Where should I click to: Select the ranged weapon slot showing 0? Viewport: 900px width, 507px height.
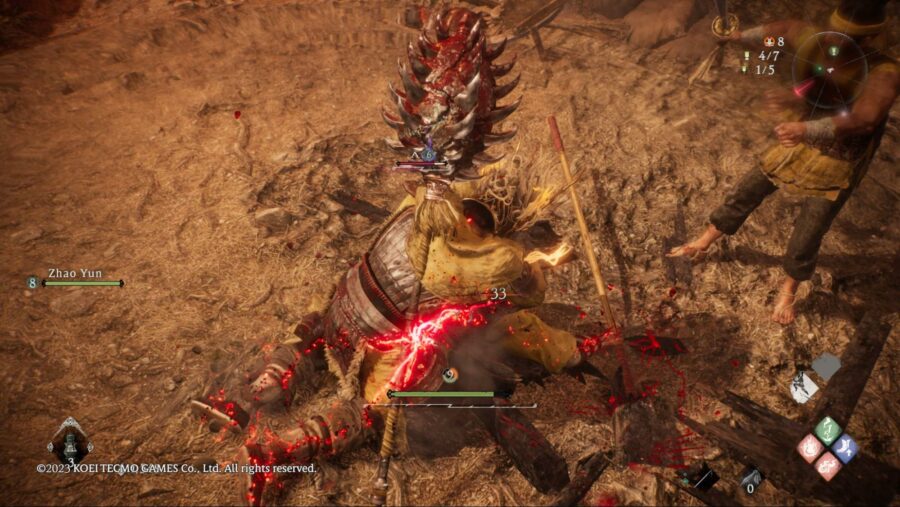coord(752,479)
